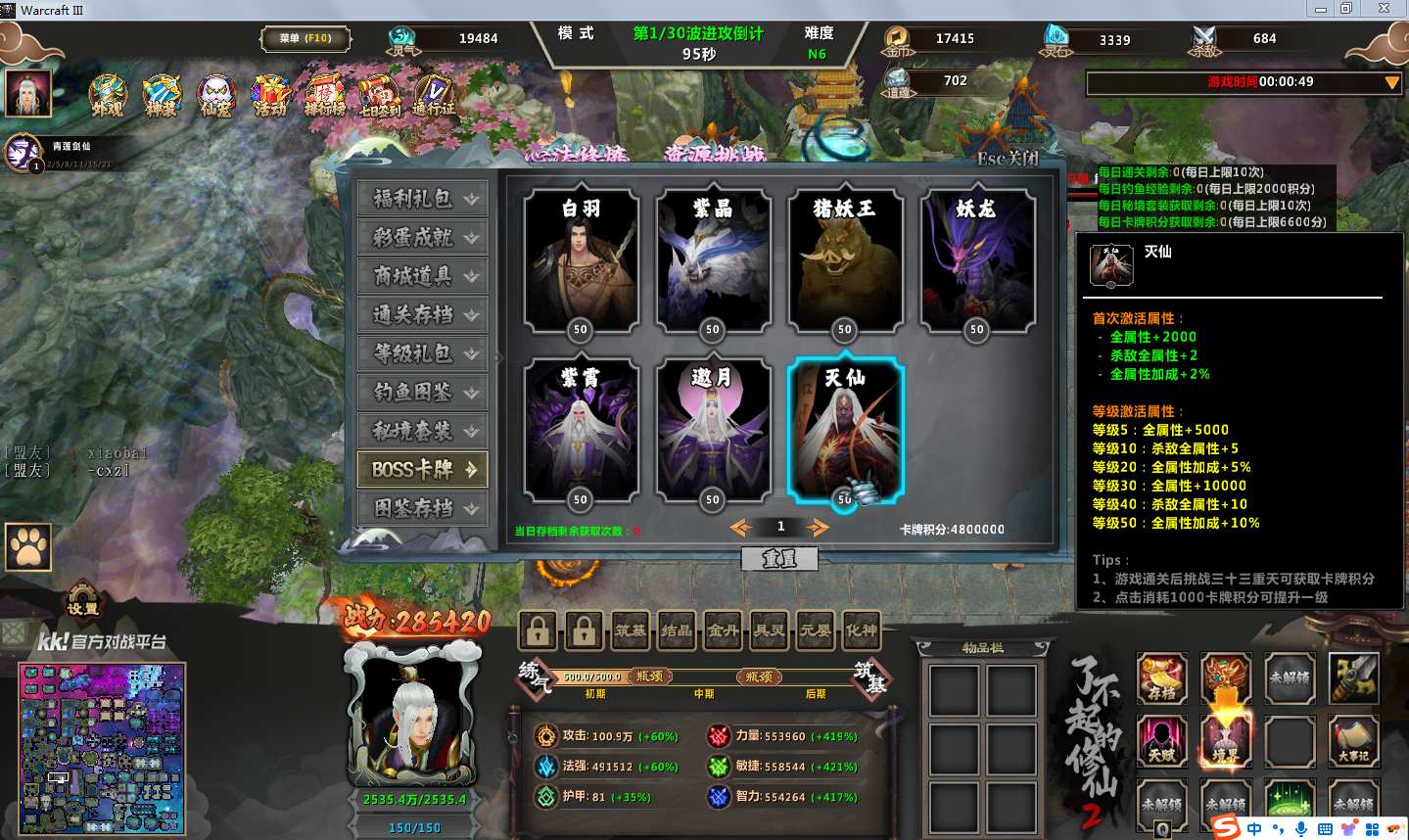The image size is (1409, 840).
Task: Choose the 猪妖王 boss card
Action: 844,260
